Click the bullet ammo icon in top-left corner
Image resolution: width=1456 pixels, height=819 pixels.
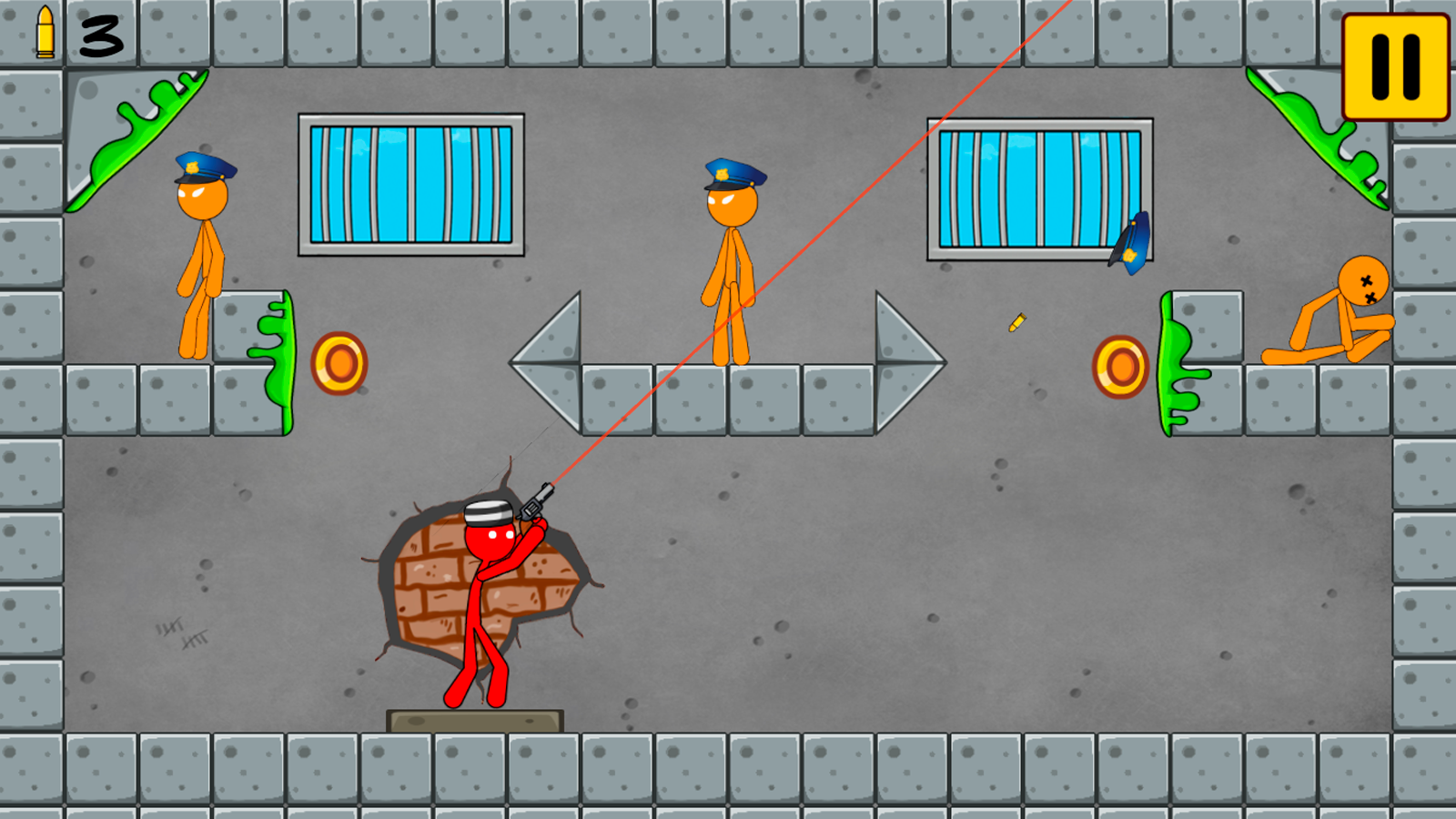coord(44,35)
